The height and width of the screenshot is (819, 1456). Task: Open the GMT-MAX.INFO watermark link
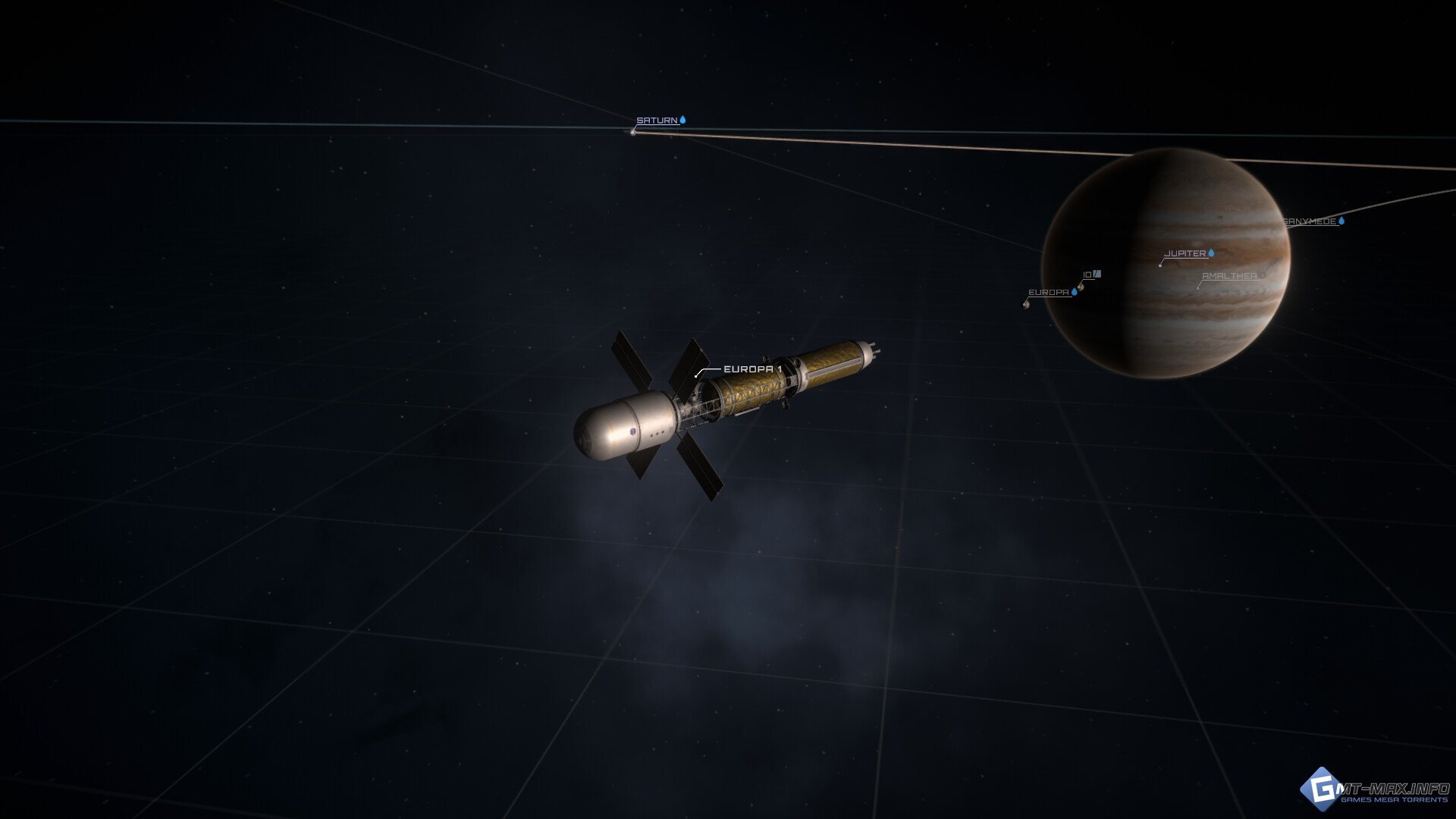point(1376,792)
